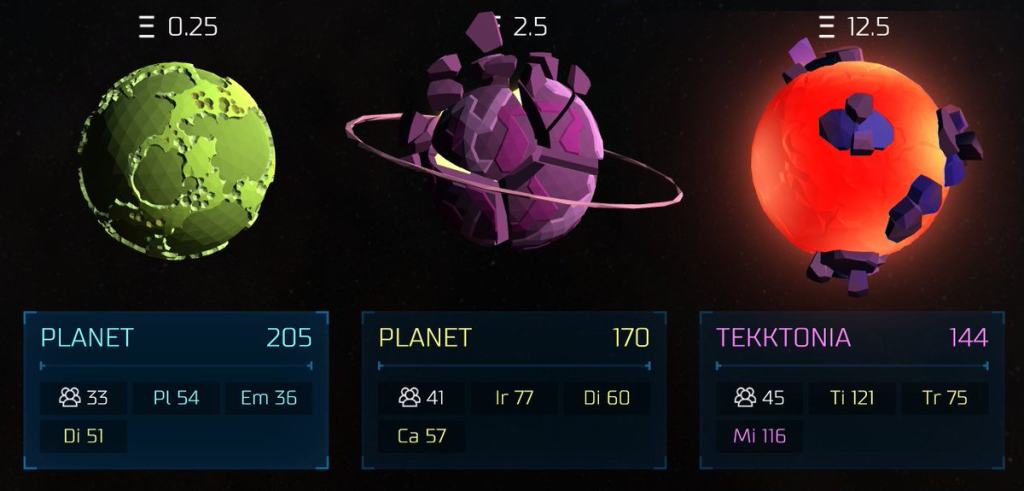Pick the green cratered planet

(x=176, y=160)
